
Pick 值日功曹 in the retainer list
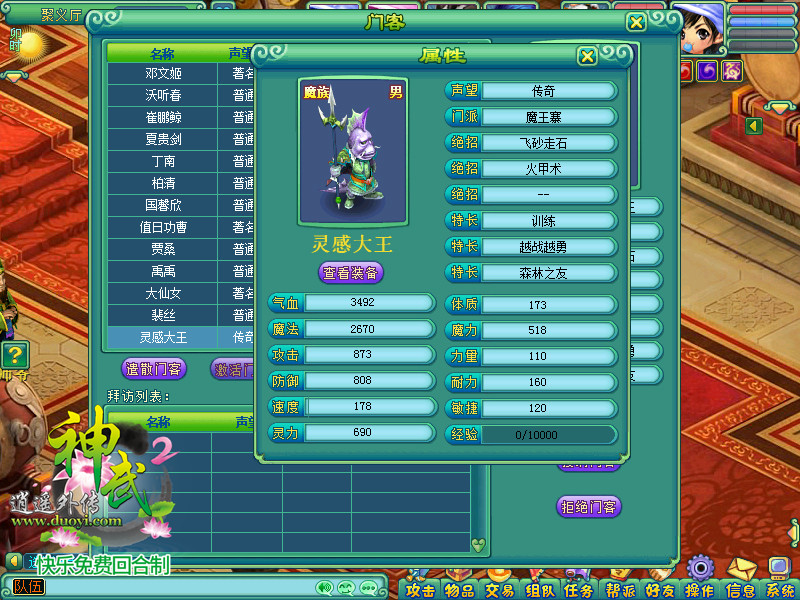(162, 228)
